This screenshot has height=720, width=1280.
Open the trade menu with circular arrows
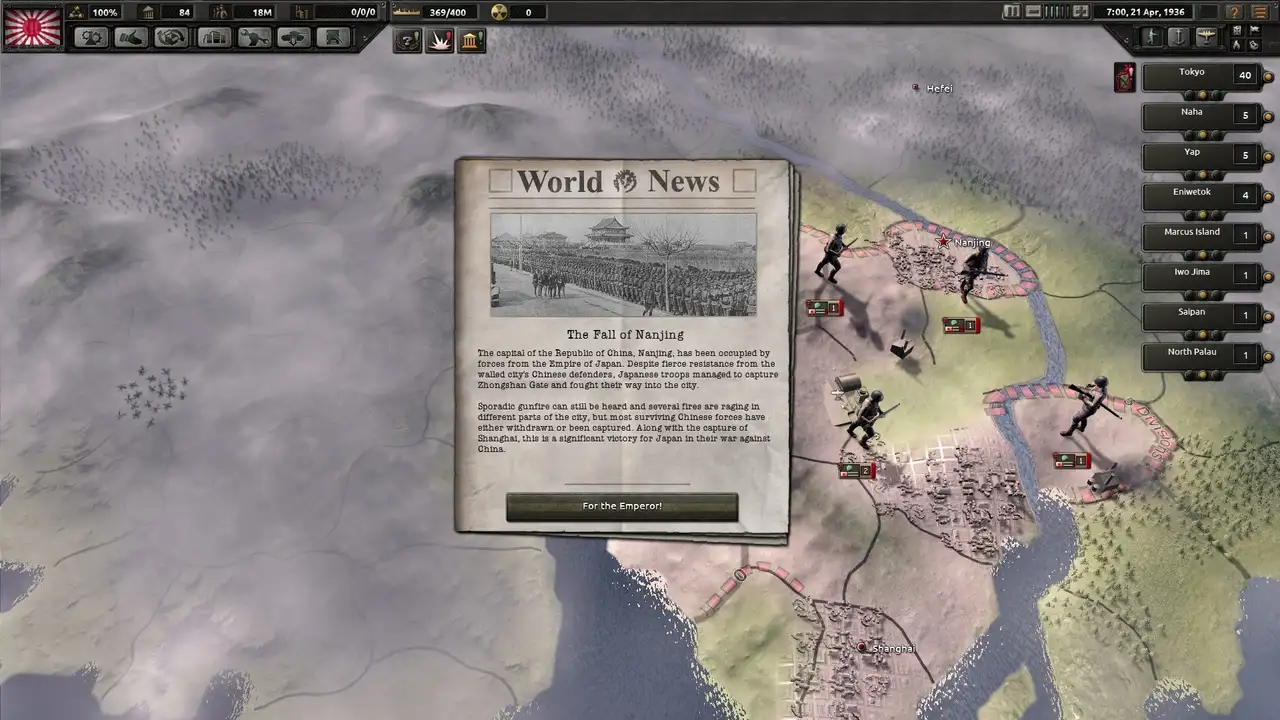point(171,38)
